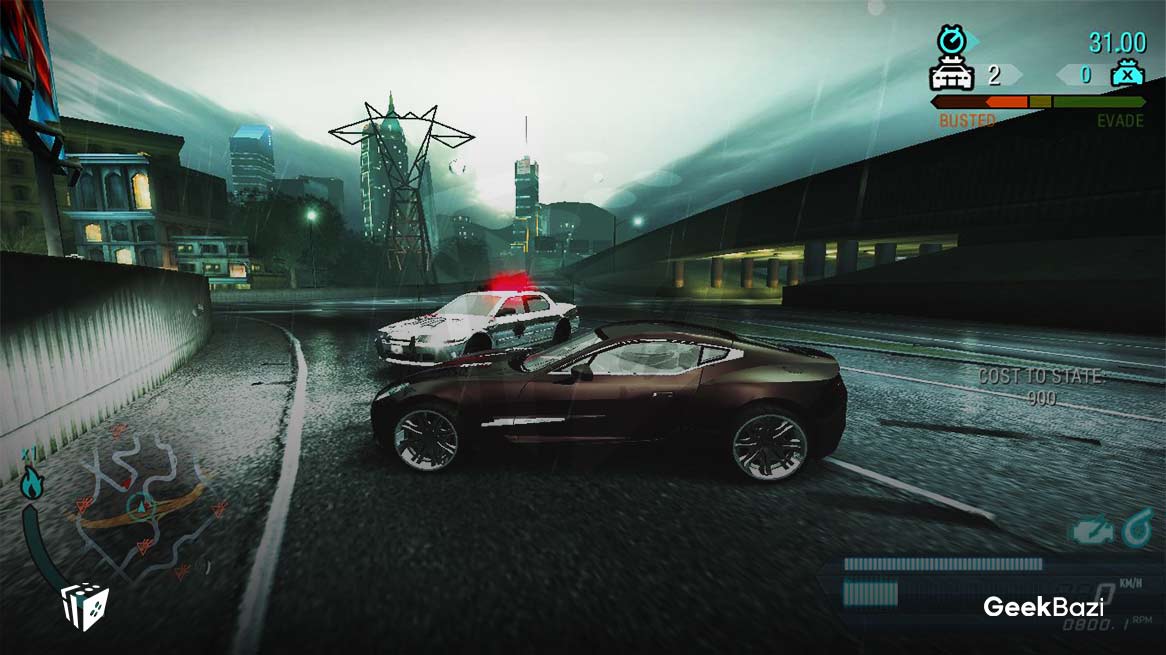Select the blue nitrous flame icon
Image resolution: width=1166 pixels, height=655 pixels.
[31, 485]
